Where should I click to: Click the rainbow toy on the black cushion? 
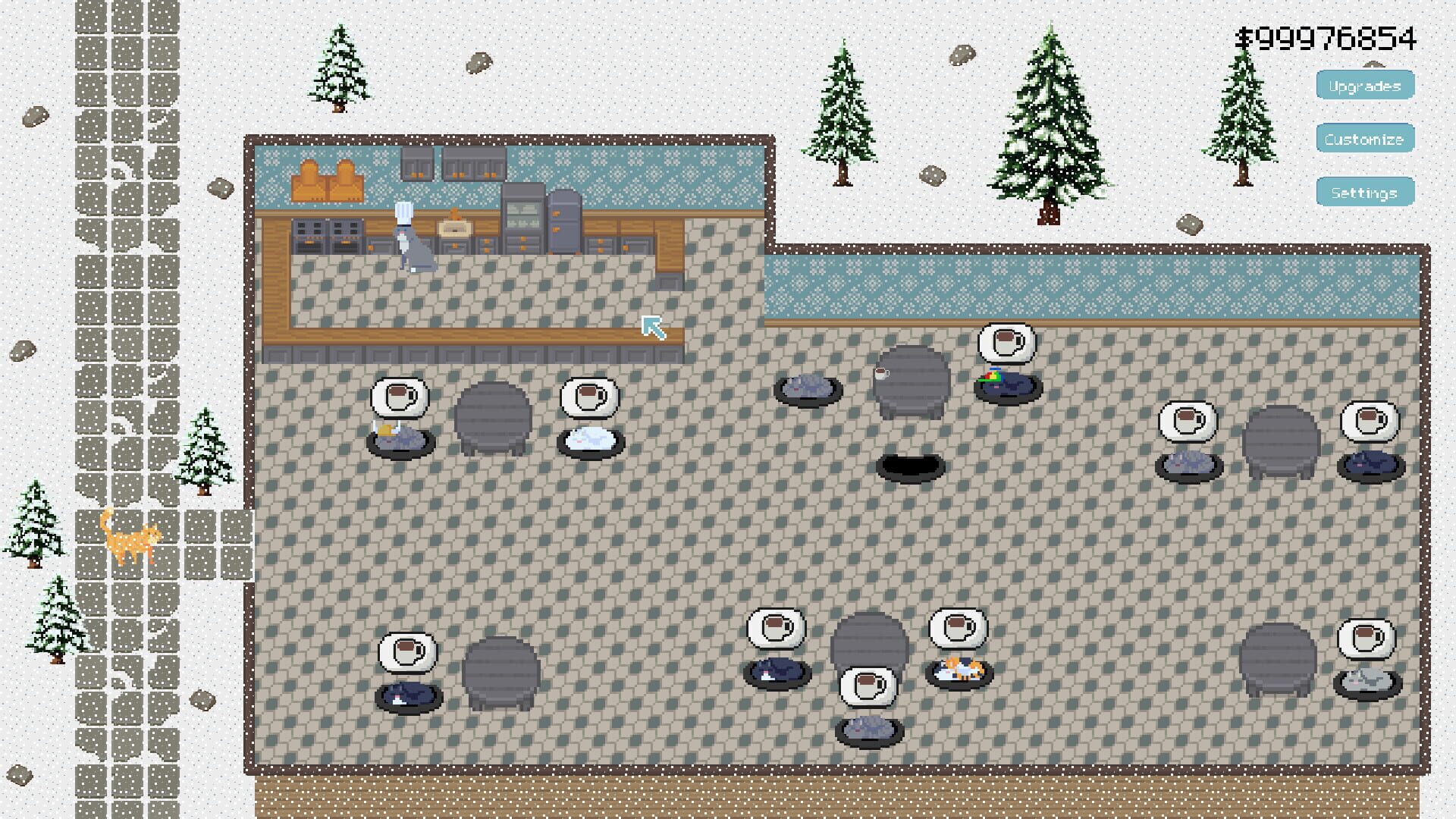993,375
